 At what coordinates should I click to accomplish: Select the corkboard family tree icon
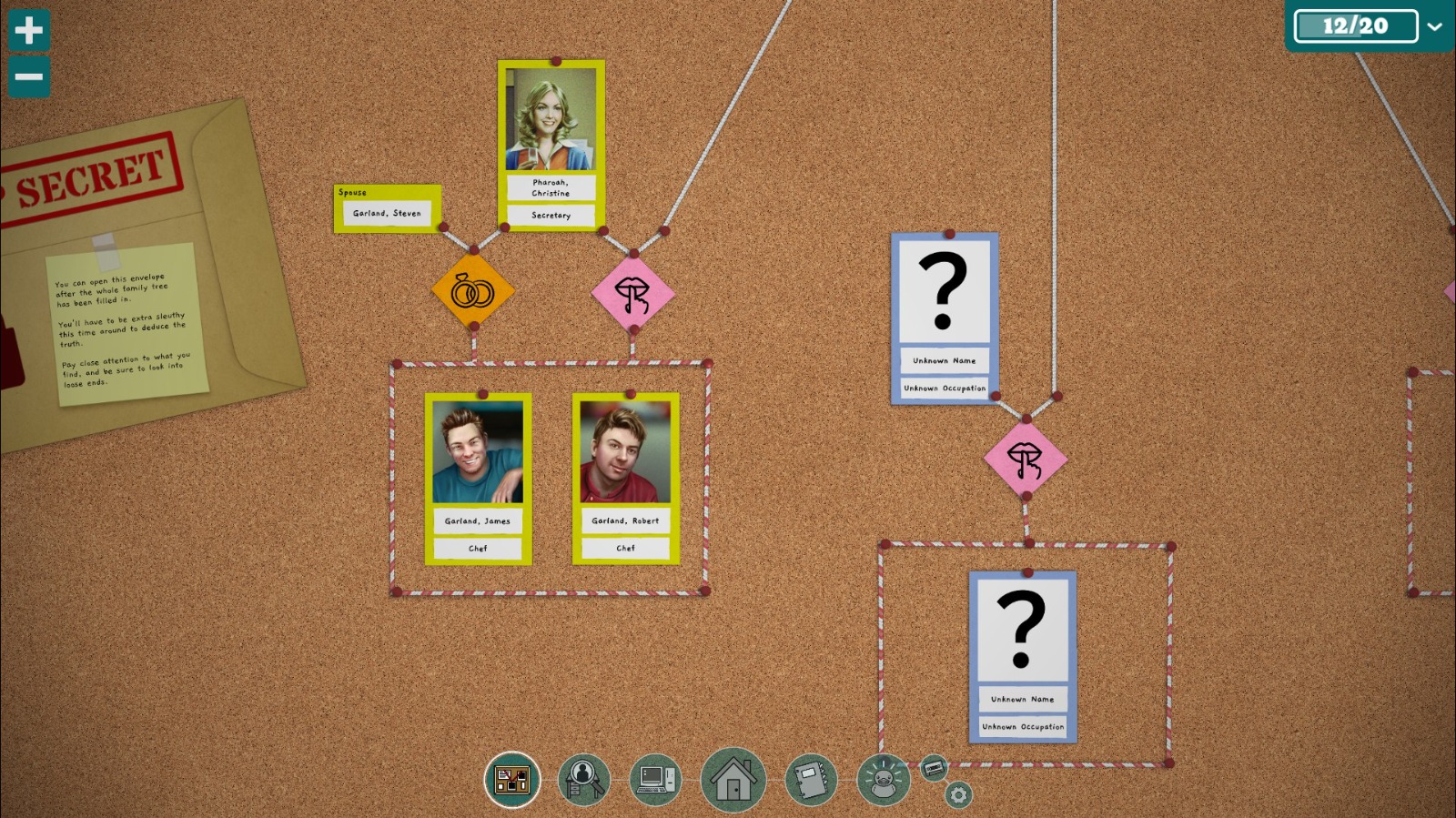click(512, 779)
